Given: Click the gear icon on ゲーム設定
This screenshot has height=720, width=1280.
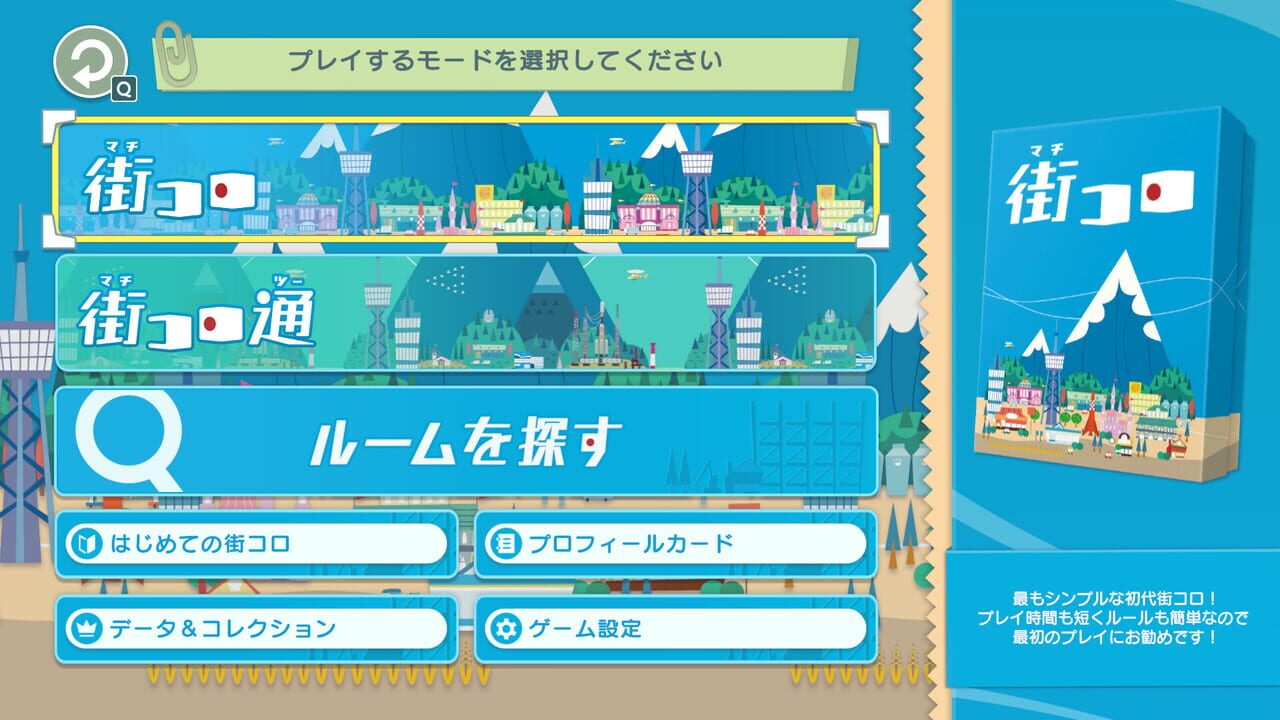Looking at the screenshot, I should pos(507,629).
